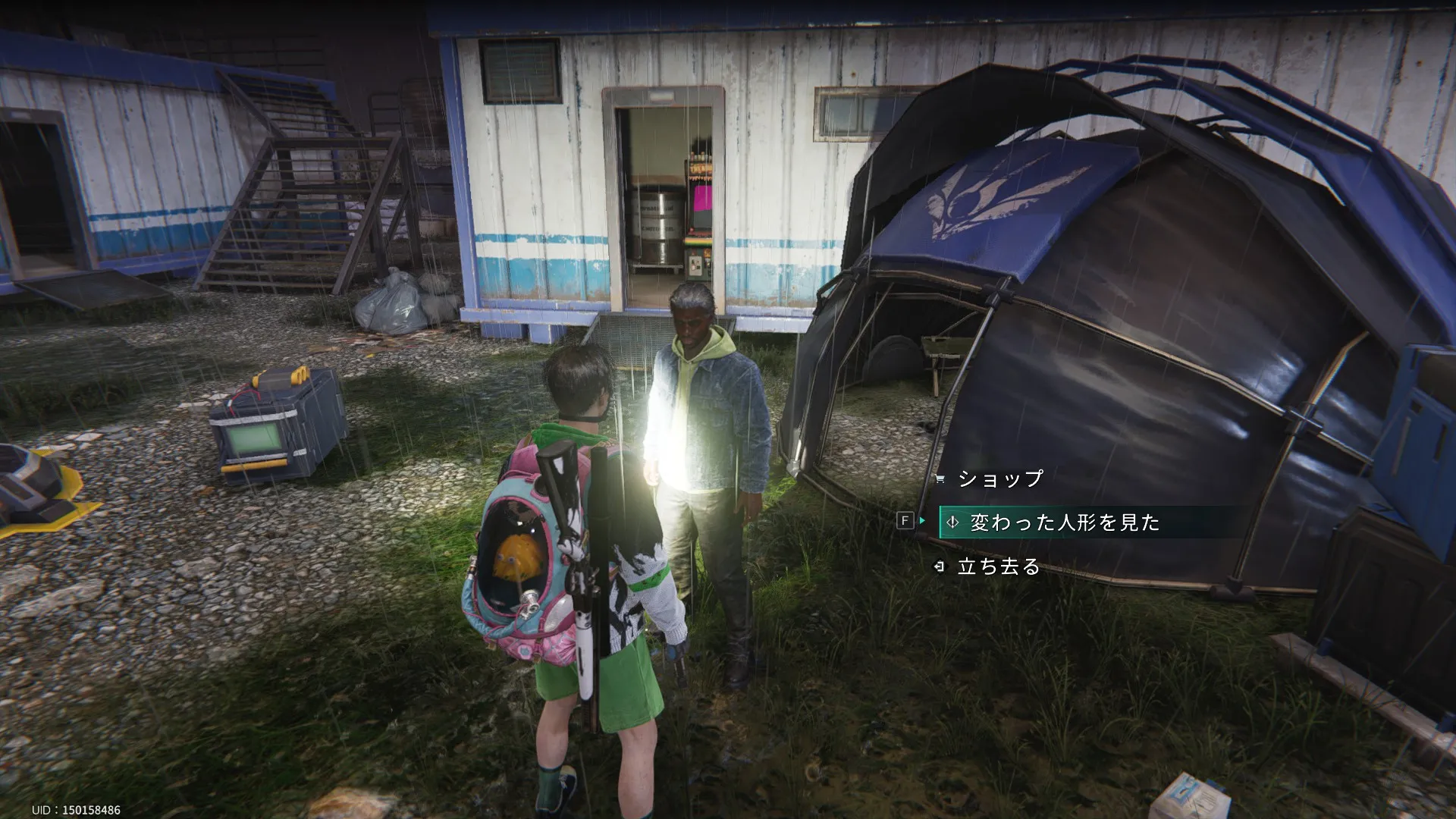
Task: Open the ショップ dialogue option
Action: click(1000, 479)
